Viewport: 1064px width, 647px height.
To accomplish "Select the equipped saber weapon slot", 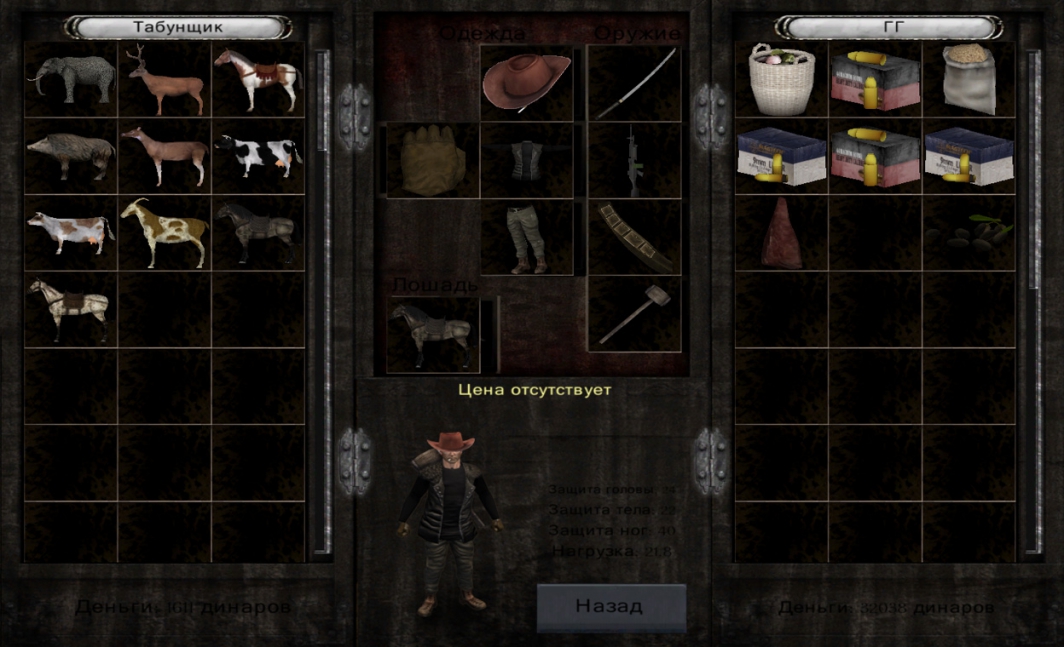I will tap(634, 82).
